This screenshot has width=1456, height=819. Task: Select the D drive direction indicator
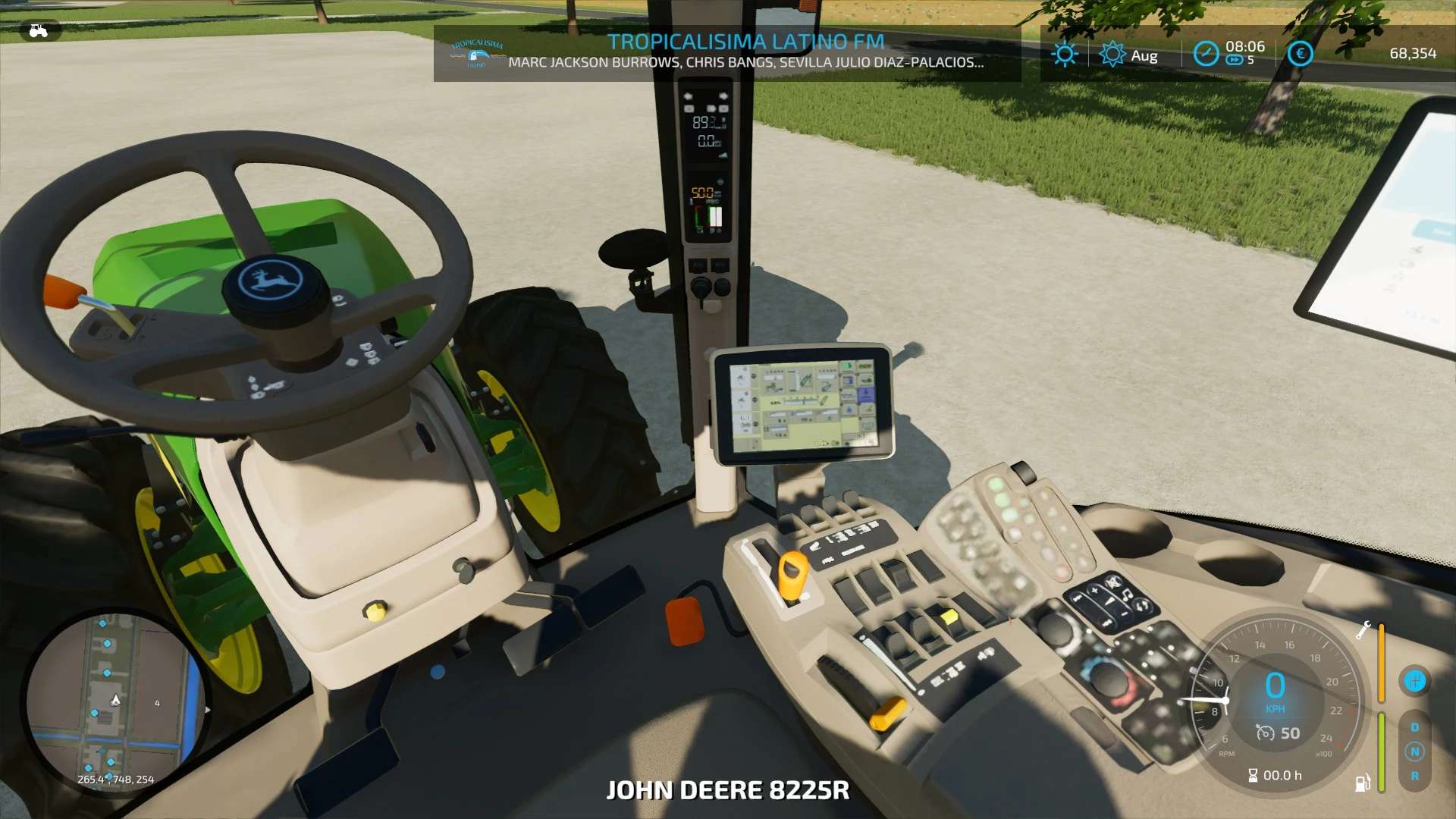click(1414, 727)
